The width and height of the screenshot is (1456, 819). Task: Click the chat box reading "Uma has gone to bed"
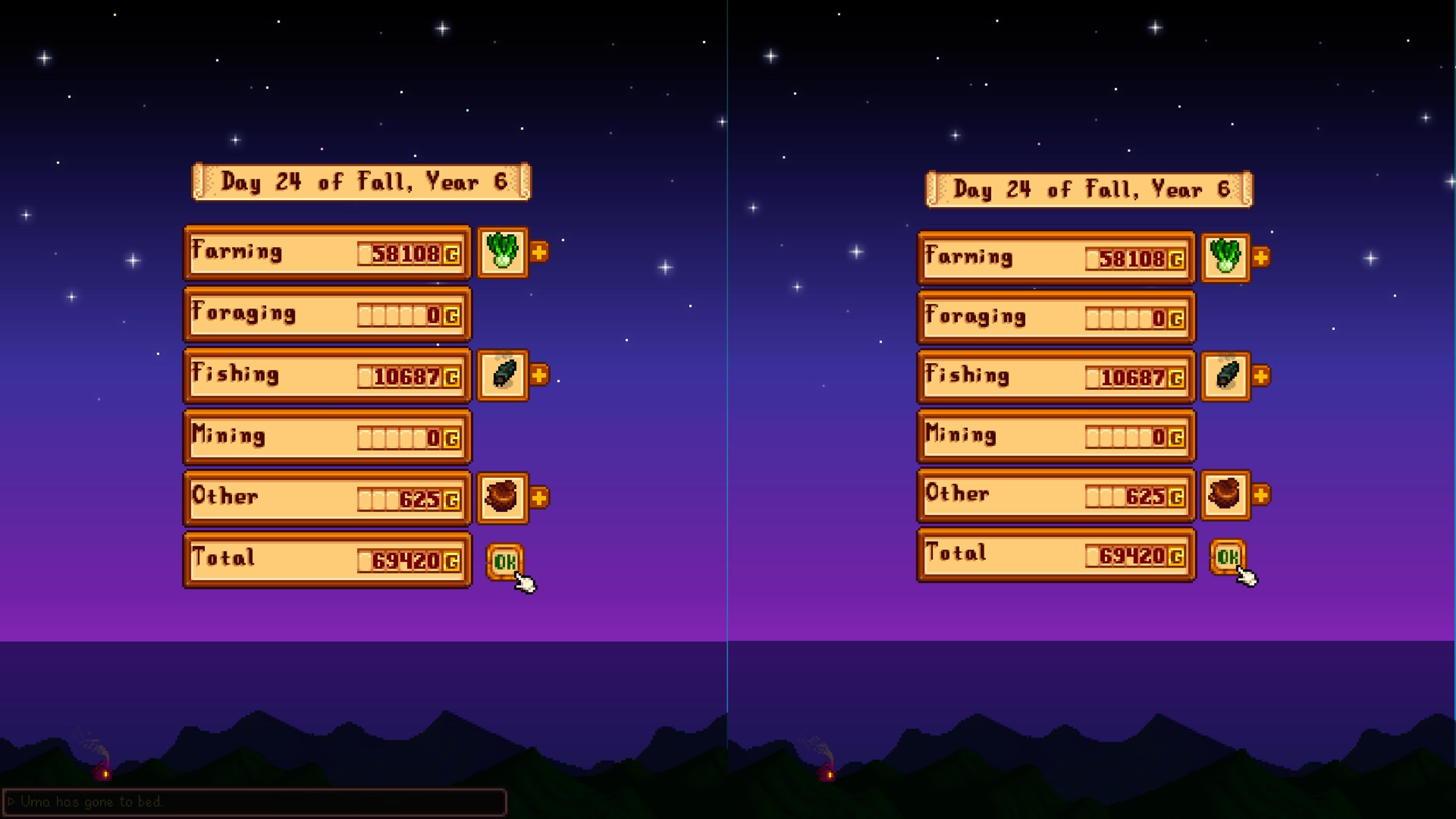pyautogui.click(x=254, y=802)
